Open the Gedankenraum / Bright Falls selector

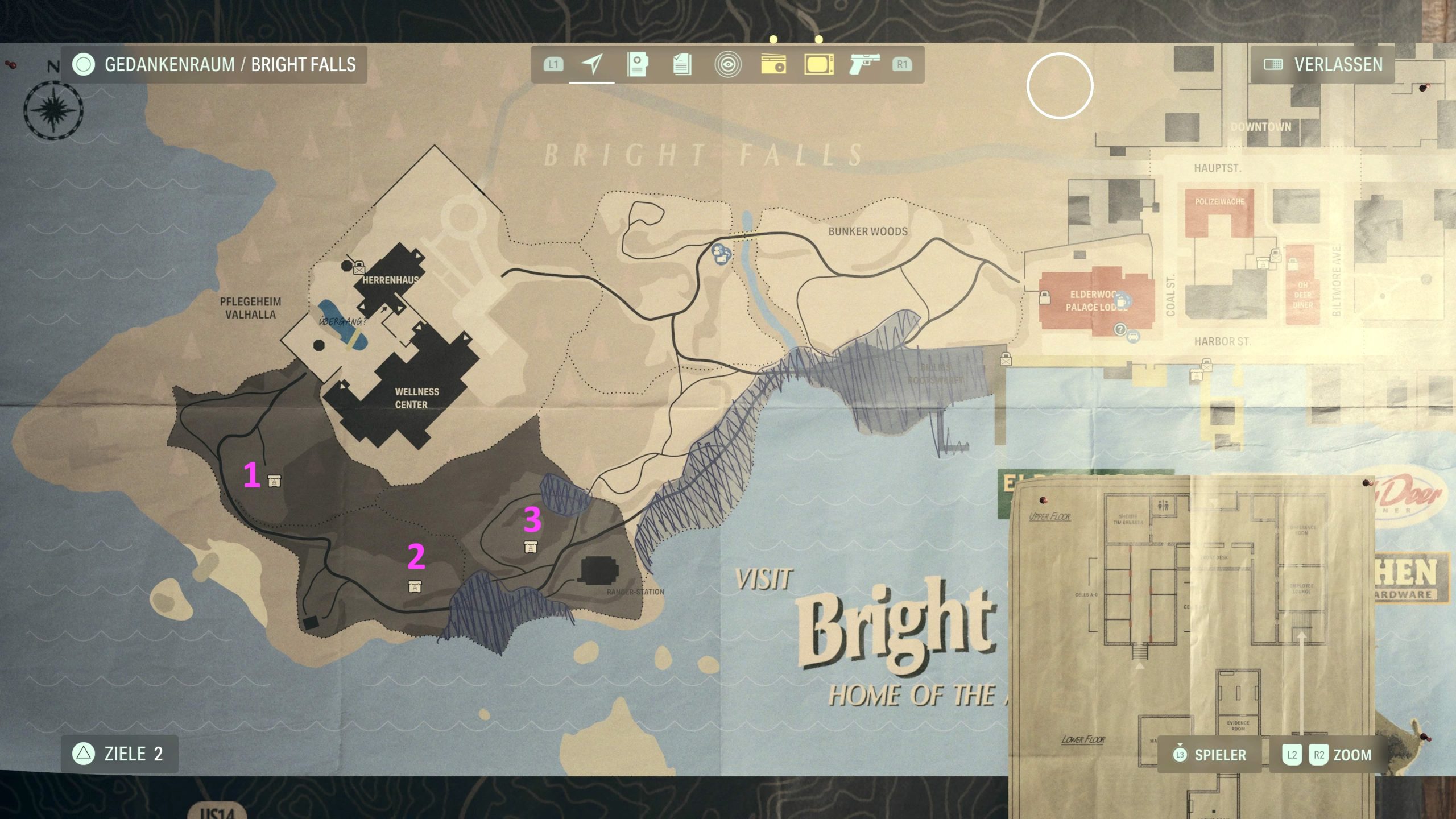coord(214,64)
